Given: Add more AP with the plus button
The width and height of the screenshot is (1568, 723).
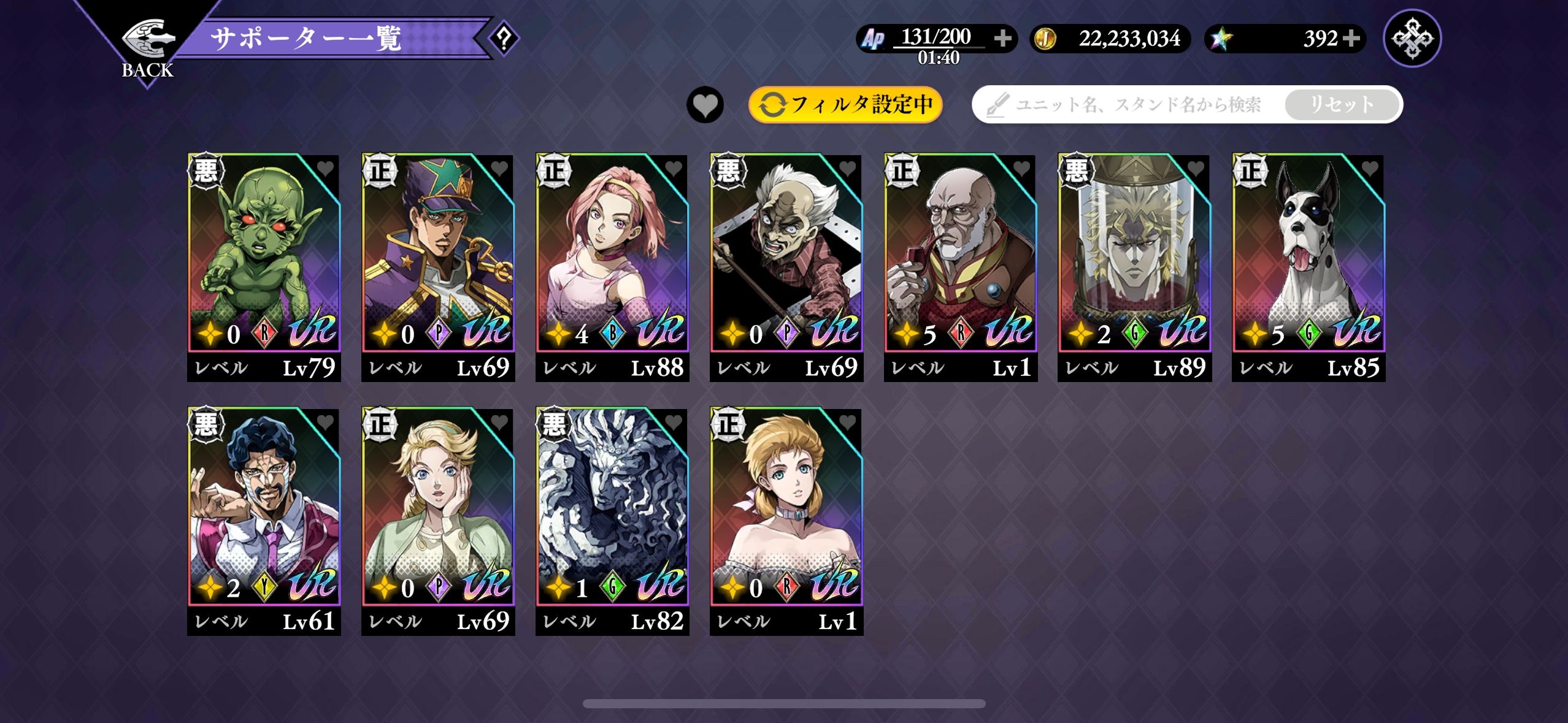Looking at the screenshot, I should 1003,39.
